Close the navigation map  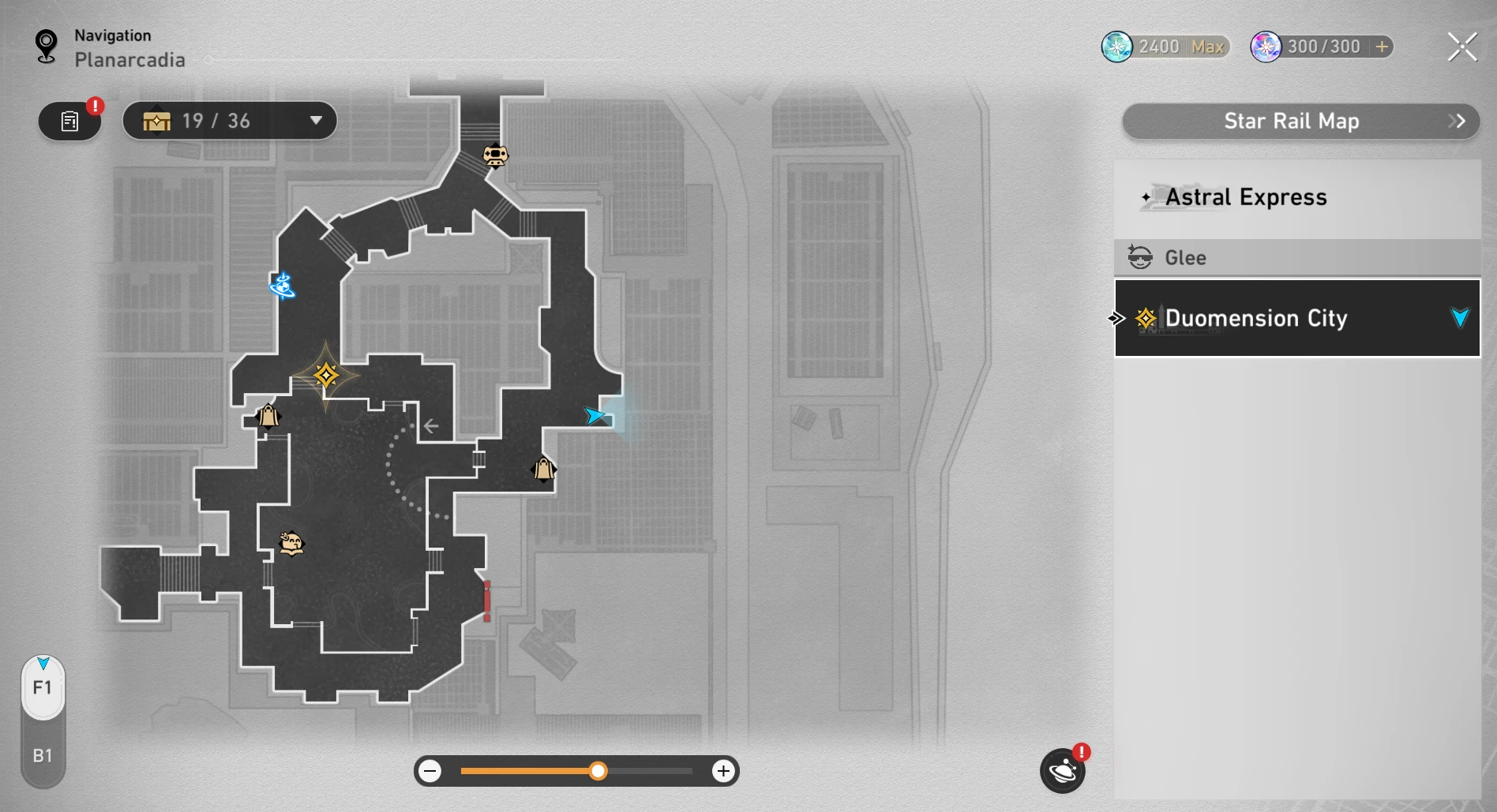coord(1461,47)
